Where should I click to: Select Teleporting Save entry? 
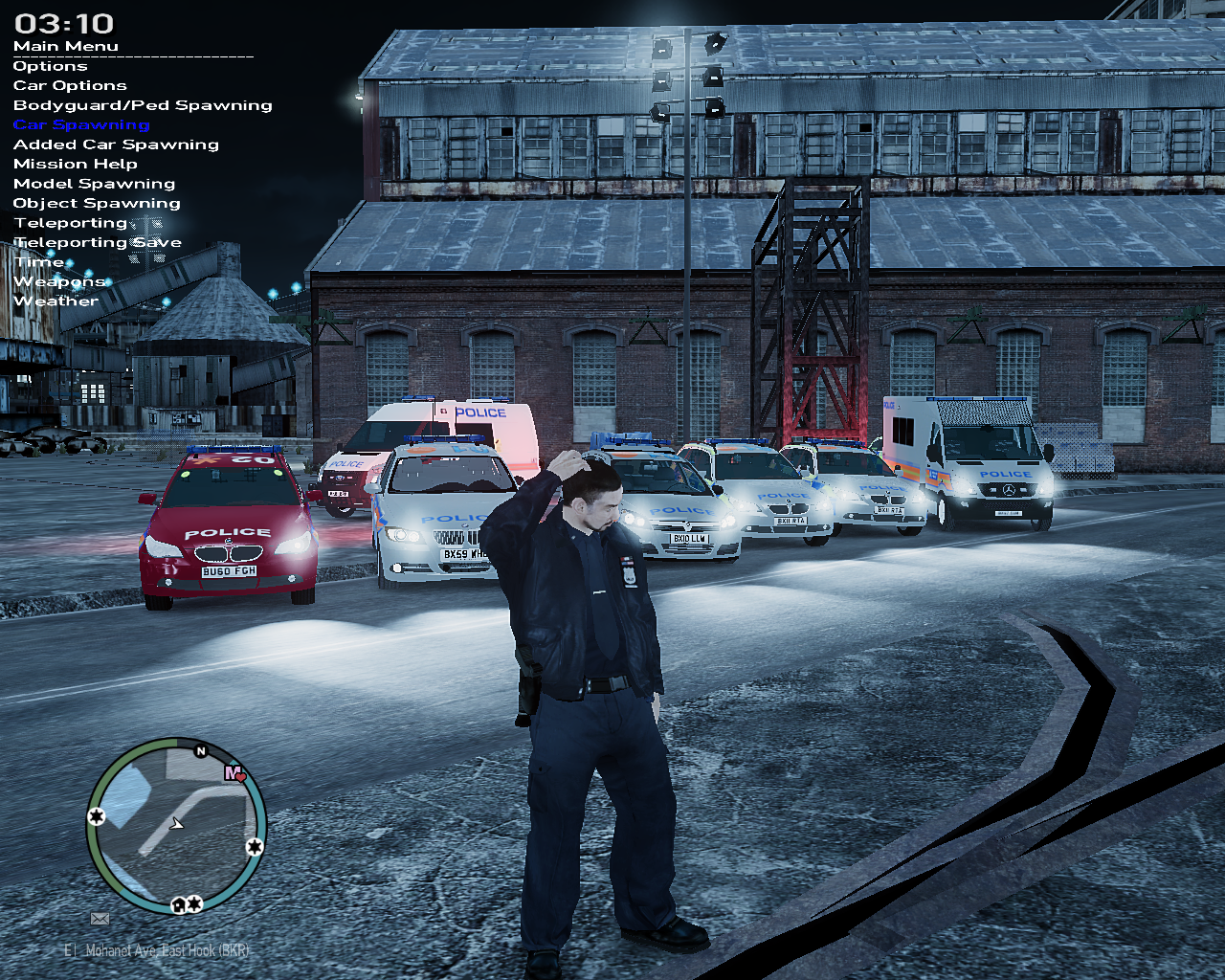point(98,243)
